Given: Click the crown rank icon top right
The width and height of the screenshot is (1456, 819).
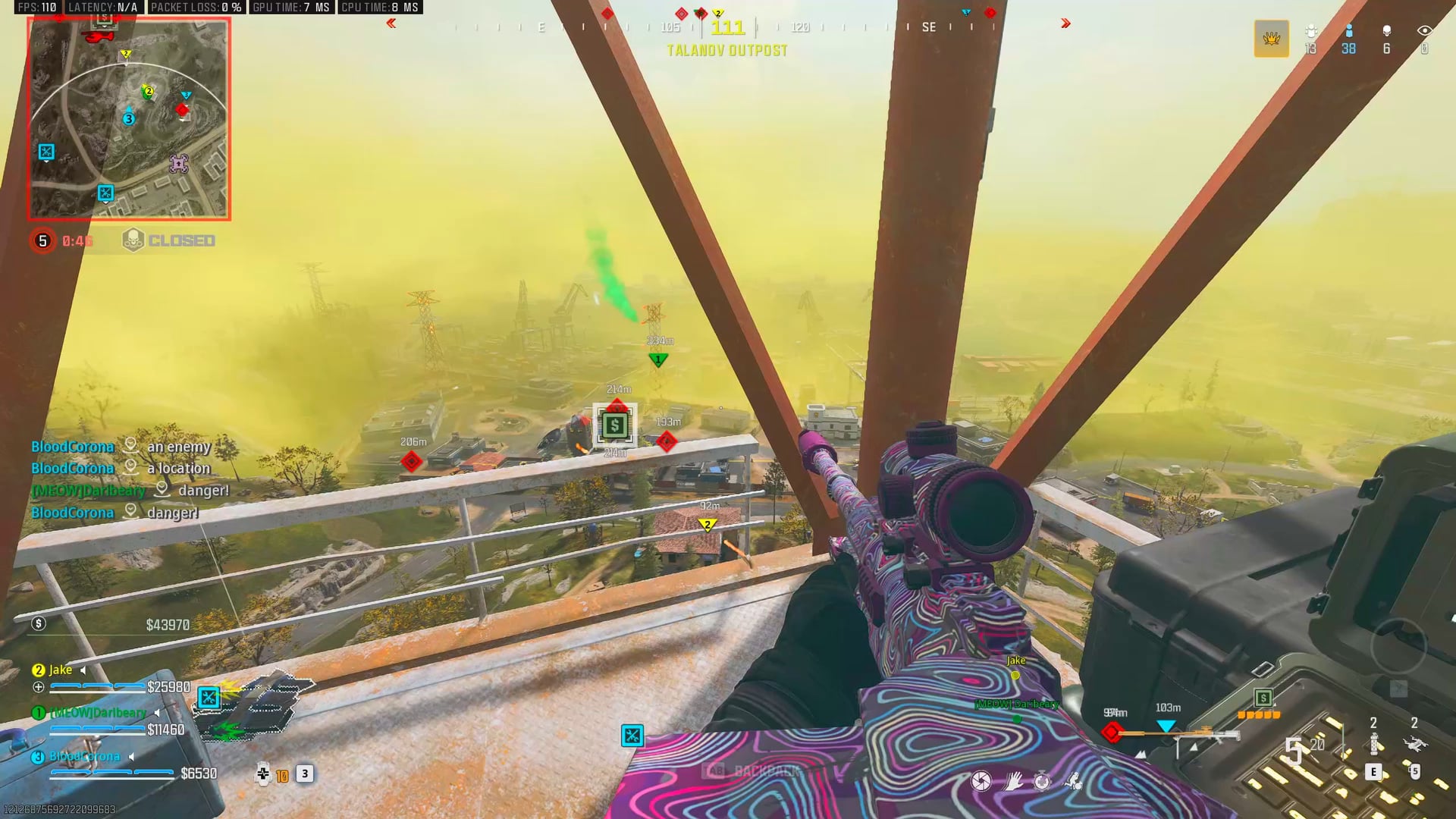Looking at the screenshot, I should (1271, 39).
